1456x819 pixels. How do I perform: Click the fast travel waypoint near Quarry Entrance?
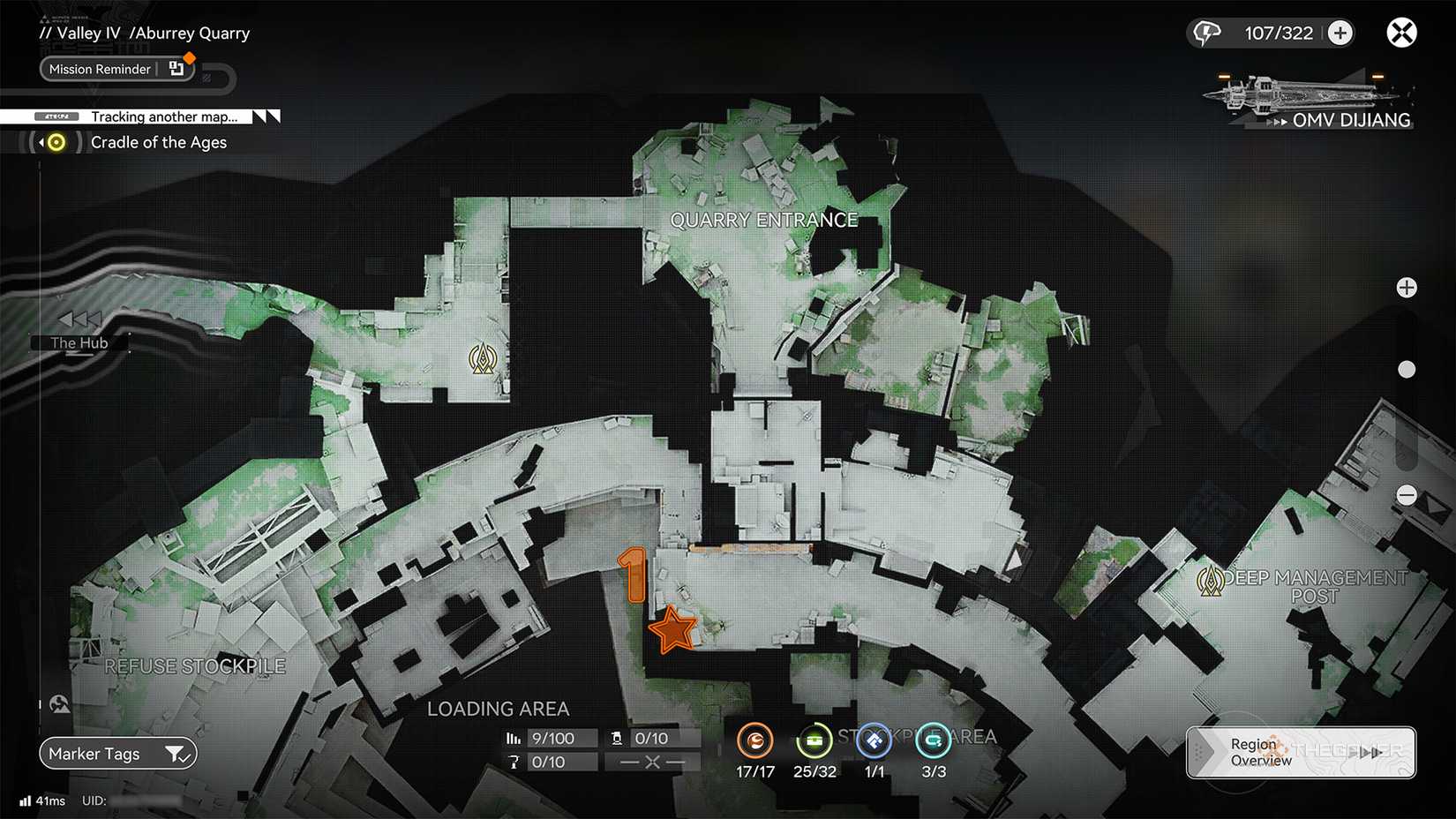pos(484,359)
